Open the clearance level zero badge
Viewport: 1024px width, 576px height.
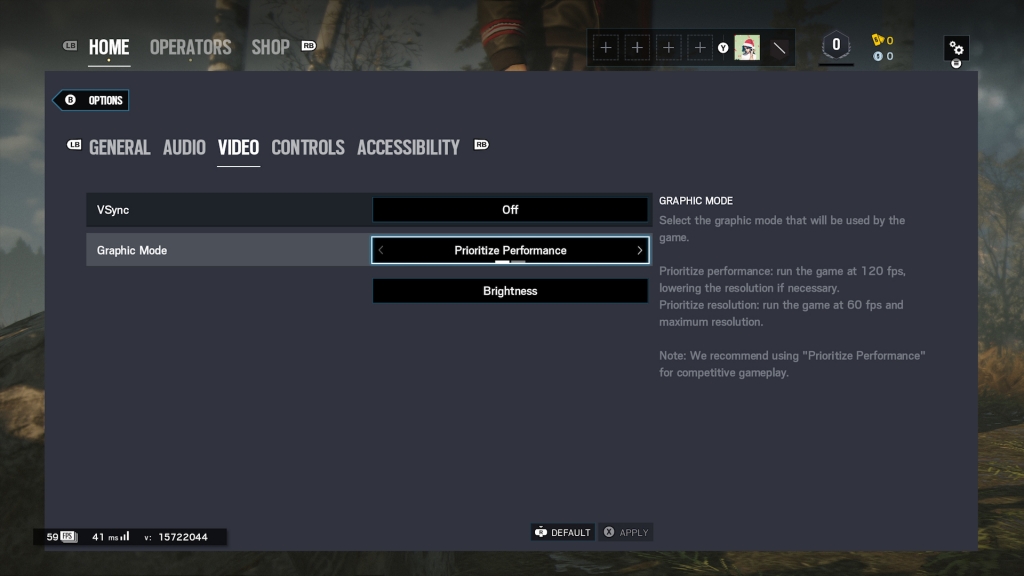click(x=836, y=46)
